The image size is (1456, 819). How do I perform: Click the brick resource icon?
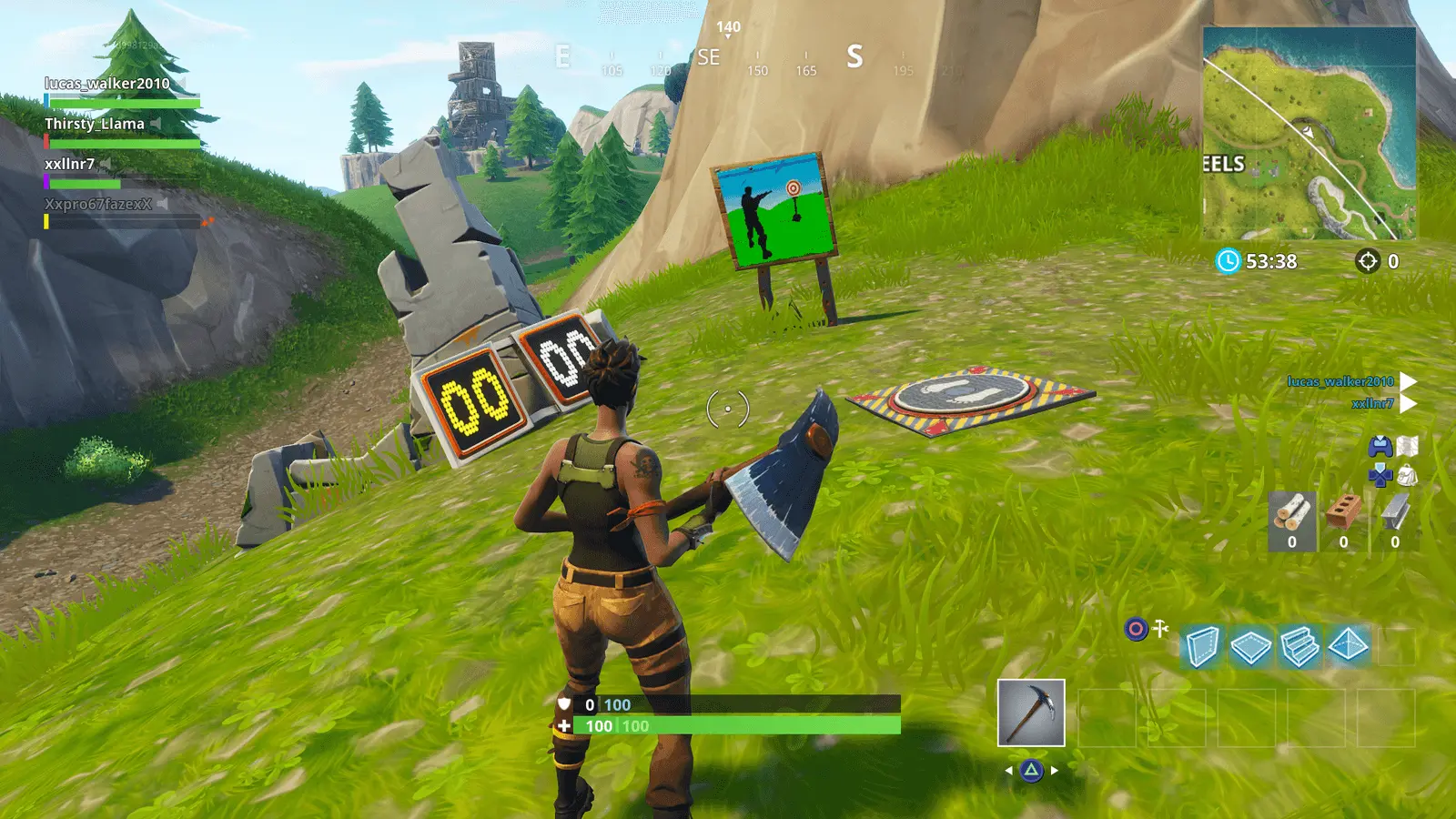pos(1344,514)
